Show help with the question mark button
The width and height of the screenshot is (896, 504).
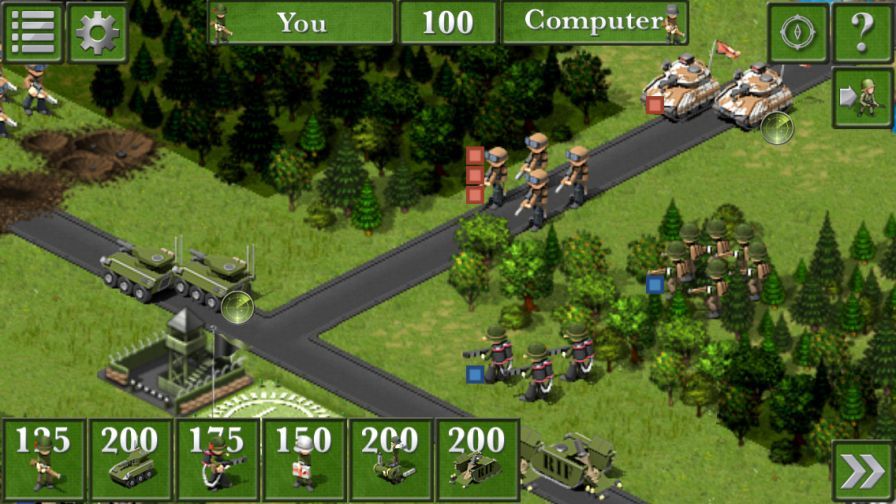point(862,32)
